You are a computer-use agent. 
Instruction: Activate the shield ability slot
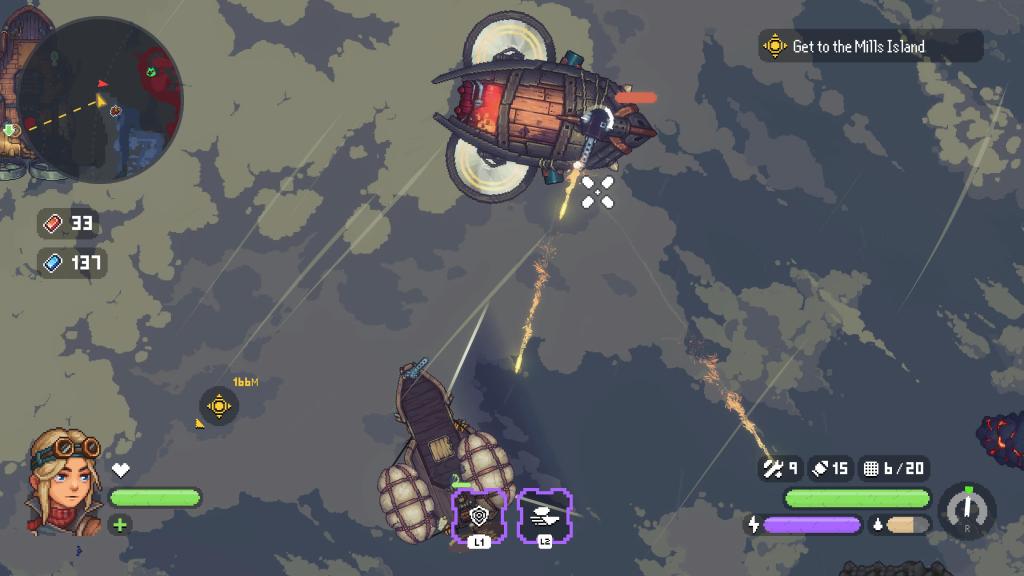(479, 515)
